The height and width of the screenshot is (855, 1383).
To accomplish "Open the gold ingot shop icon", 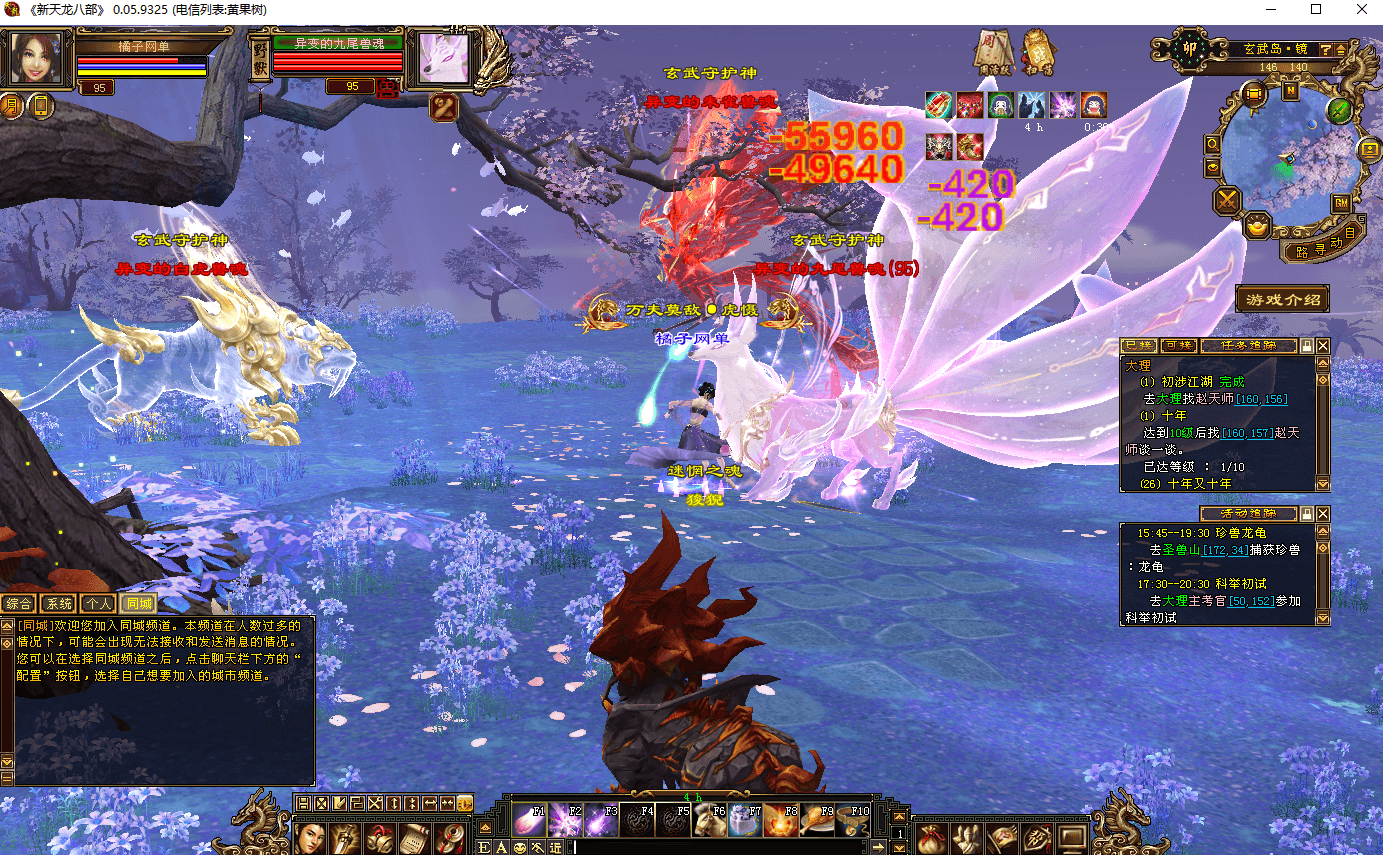I will click(1258, 227).
